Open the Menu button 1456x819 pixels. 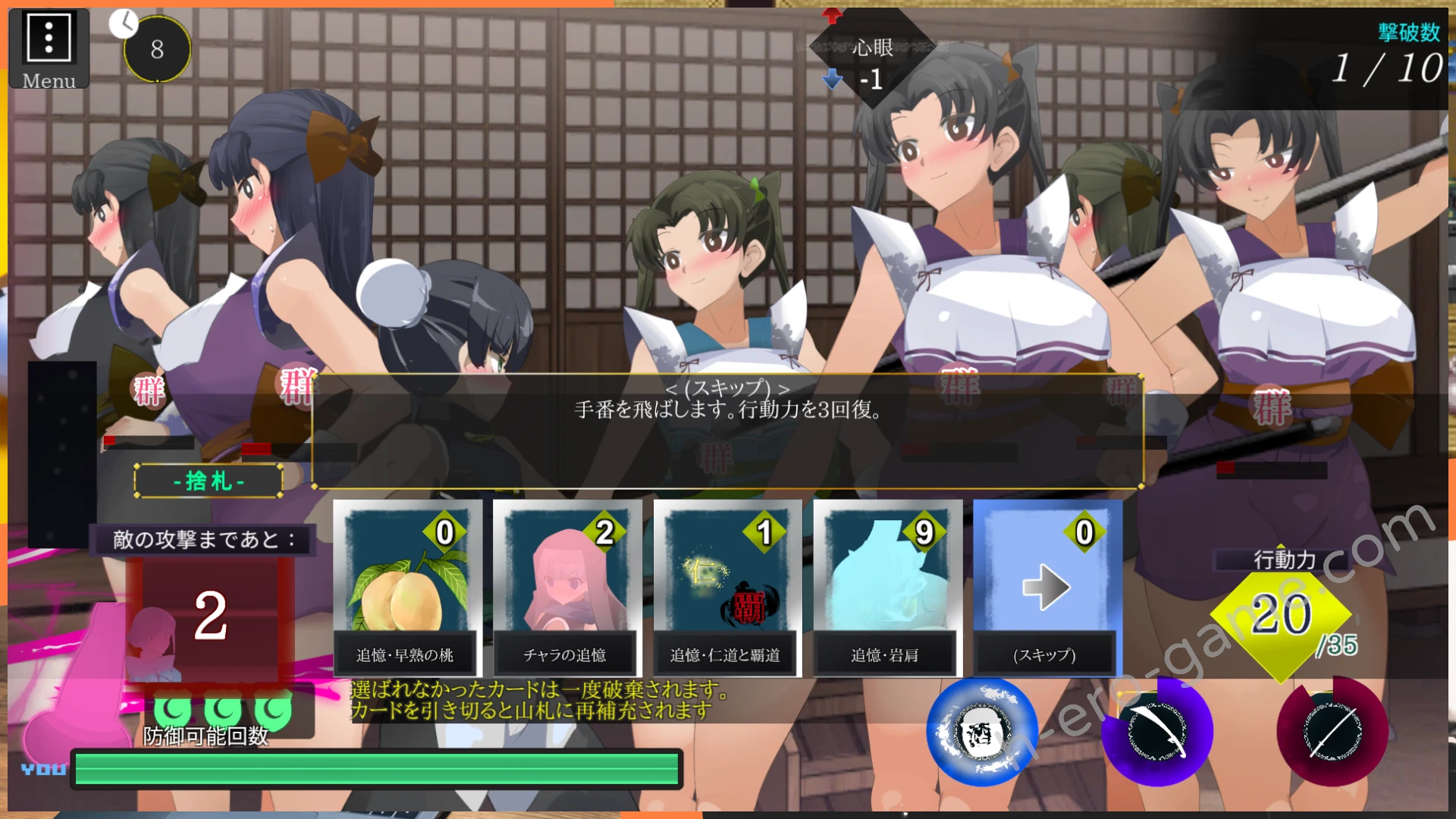[49, 49]
